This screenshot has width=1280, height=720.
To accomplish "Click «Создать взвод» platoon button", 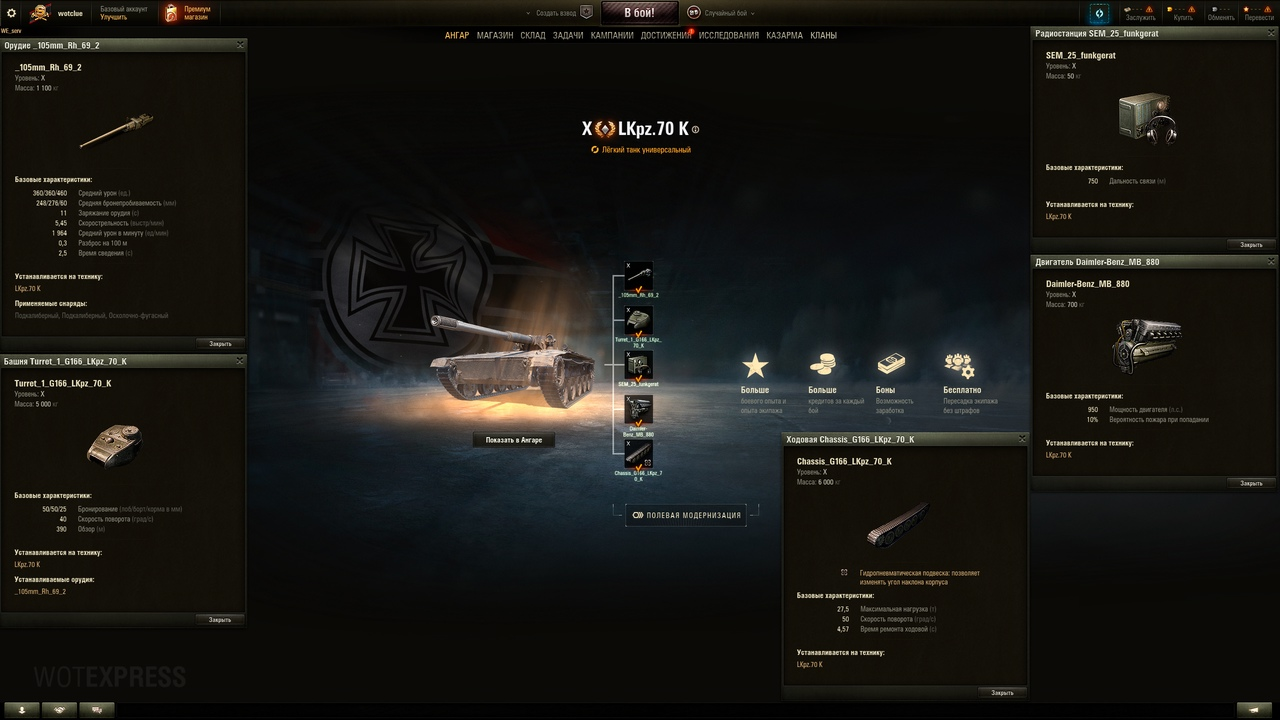I will (557, 13).
